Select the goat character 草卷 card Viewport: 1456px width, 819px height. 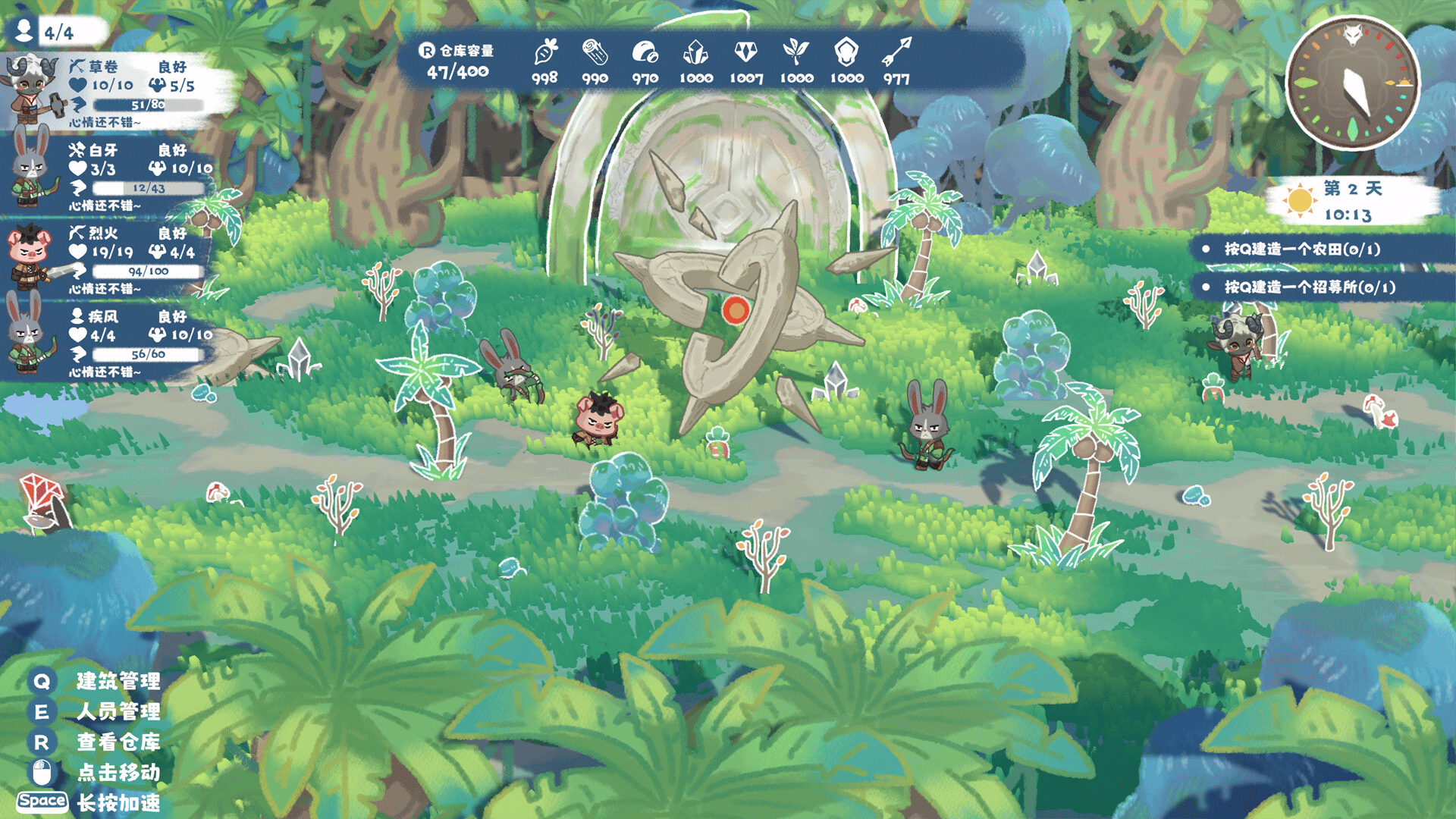coord(114,91)
